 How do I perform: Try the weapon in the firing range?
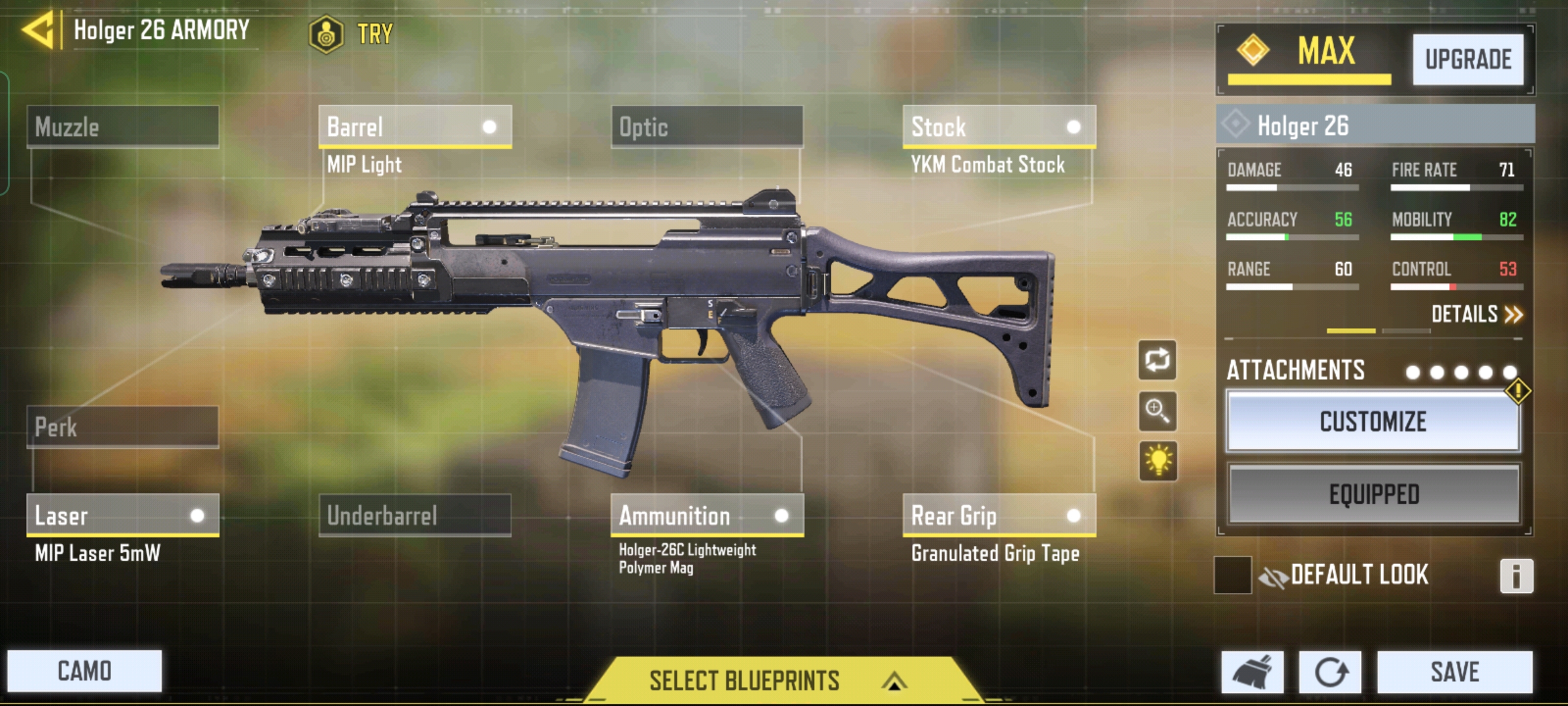point(353,33)
